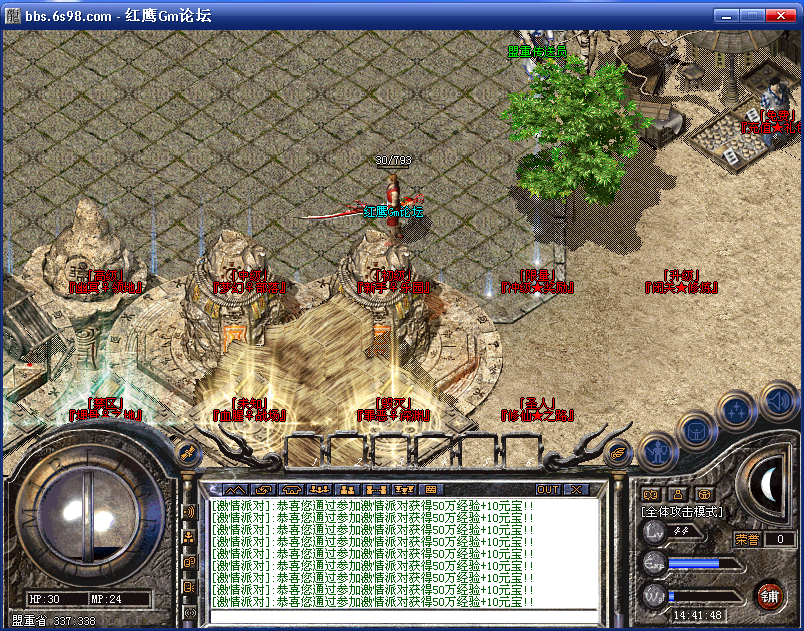
Task: Click the winged orange icon beside the hotbar
Action: (x=619, y=451)
